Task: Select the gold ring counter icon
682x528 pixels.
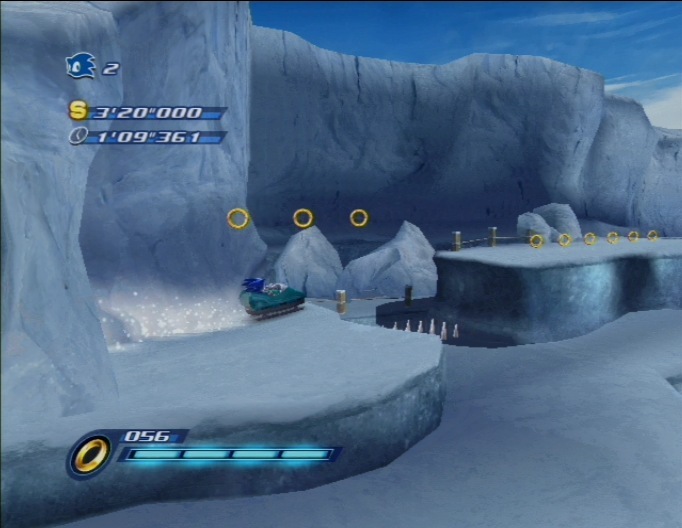Action: tap(90, 456)
